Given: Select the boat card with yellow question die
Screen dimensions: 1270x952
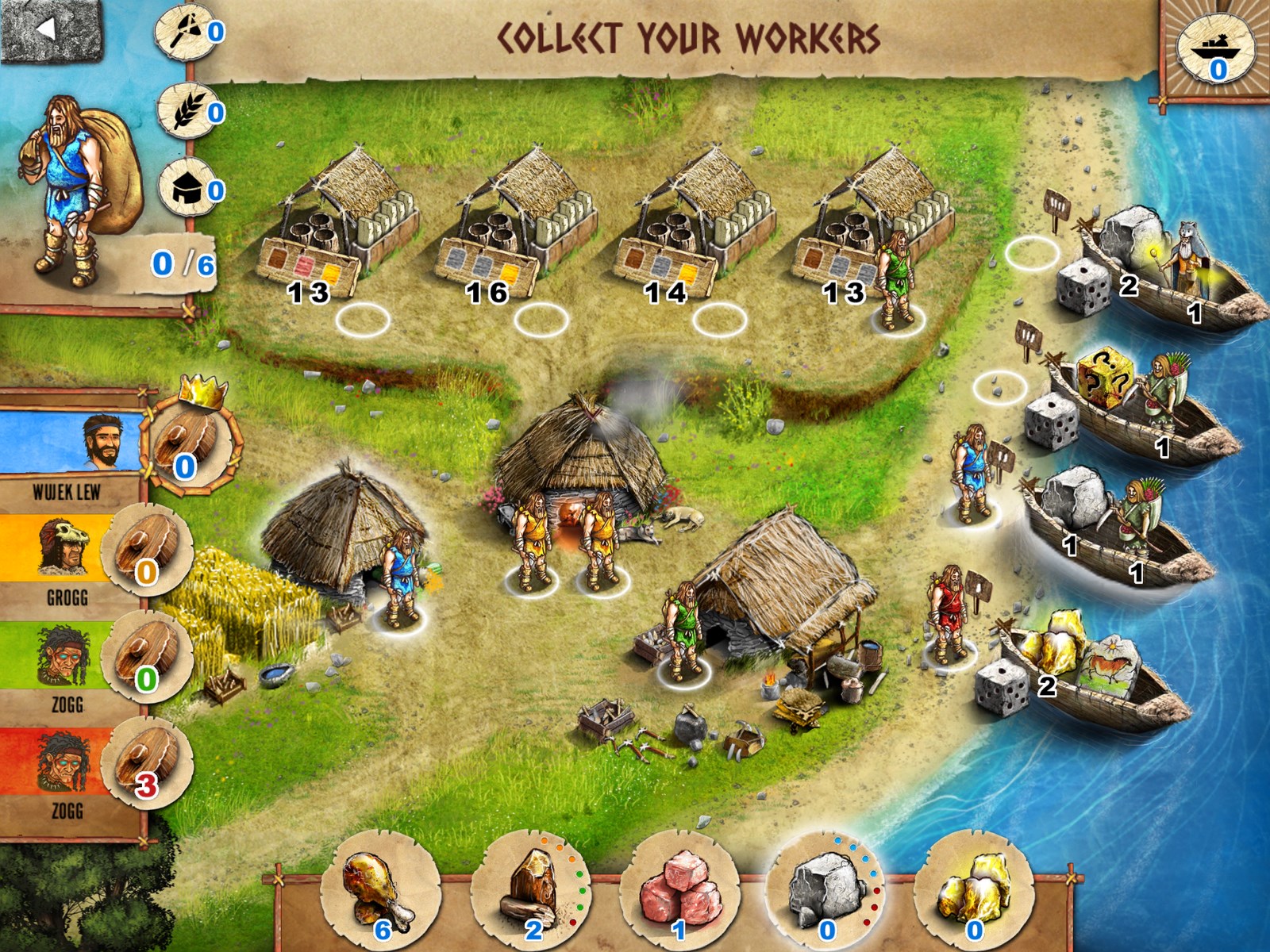Looking at the screenshot, I should coord(1135,406).
